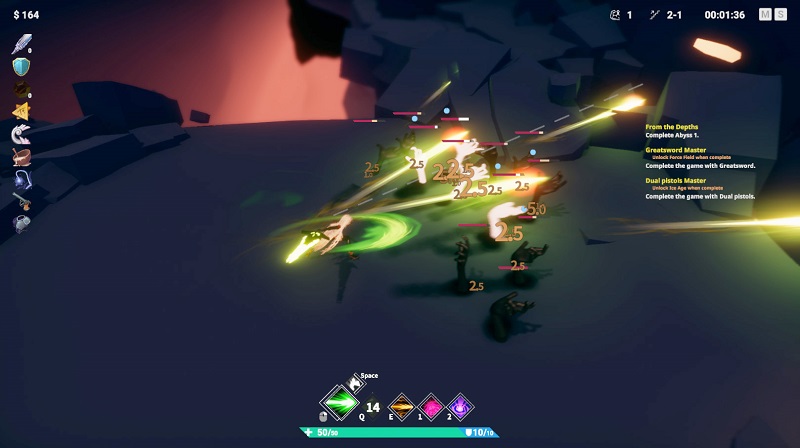Screen dimensions: 800x448
Task: Activate the orange streak E ability
Action: [402, 406]
